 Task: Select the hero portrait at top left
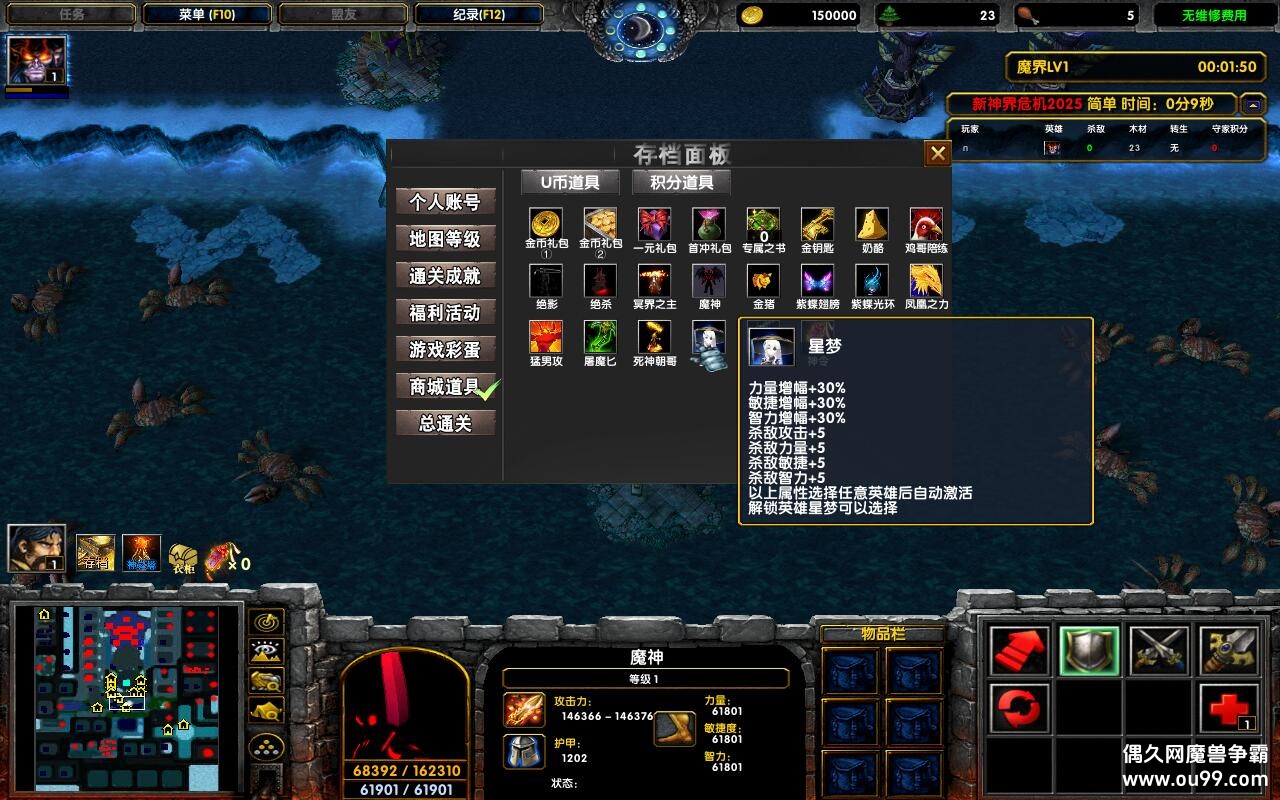[x=37, y=60]
